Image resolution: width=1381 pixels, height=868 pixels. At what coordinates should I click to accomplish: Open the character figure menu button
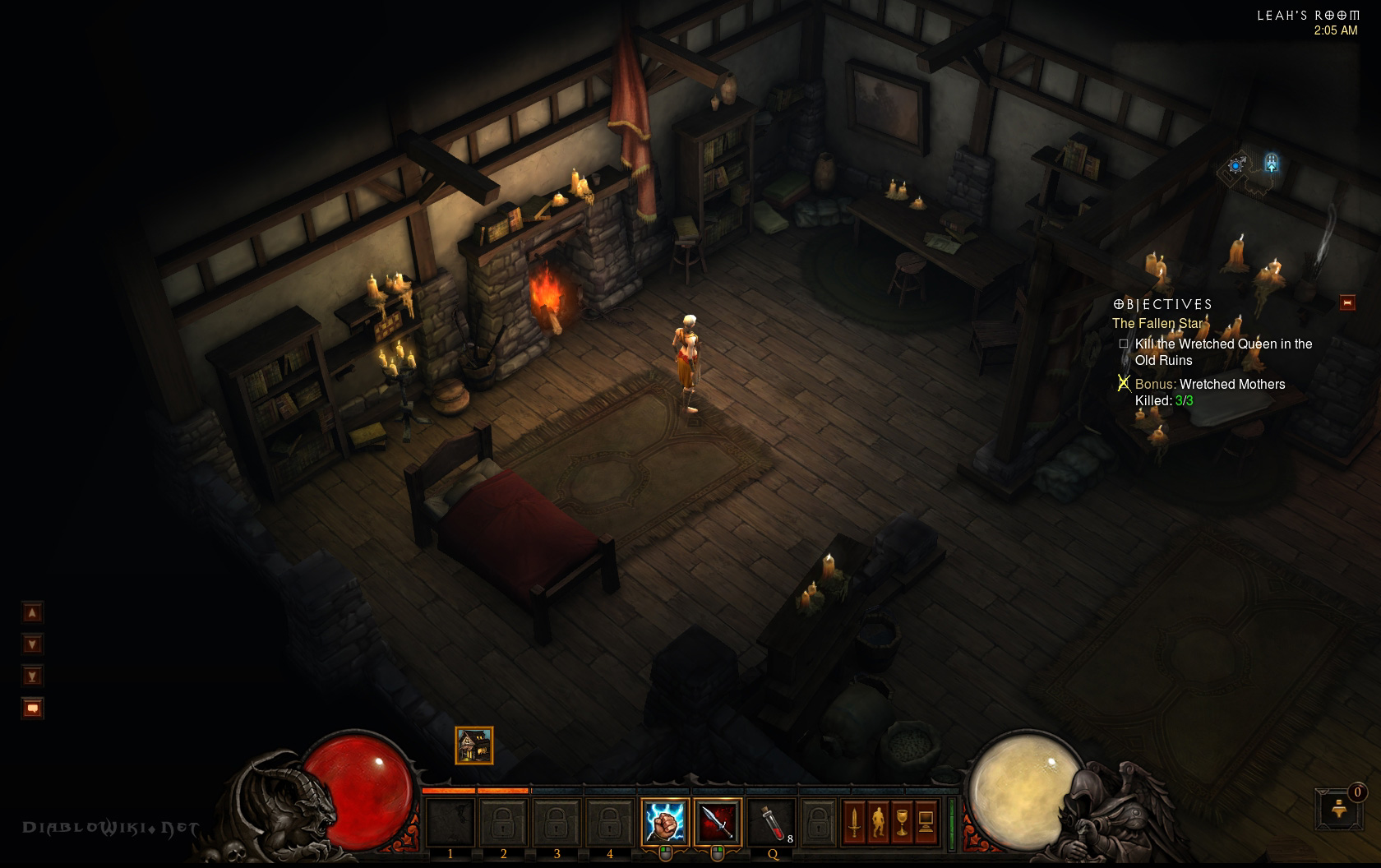[878, 821]
